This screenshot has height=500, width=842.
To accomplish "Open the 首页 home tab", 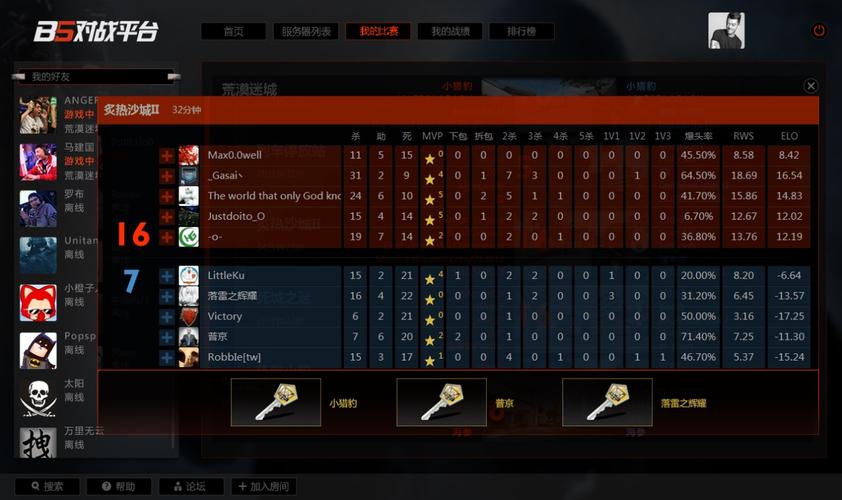I will [233, 32].
